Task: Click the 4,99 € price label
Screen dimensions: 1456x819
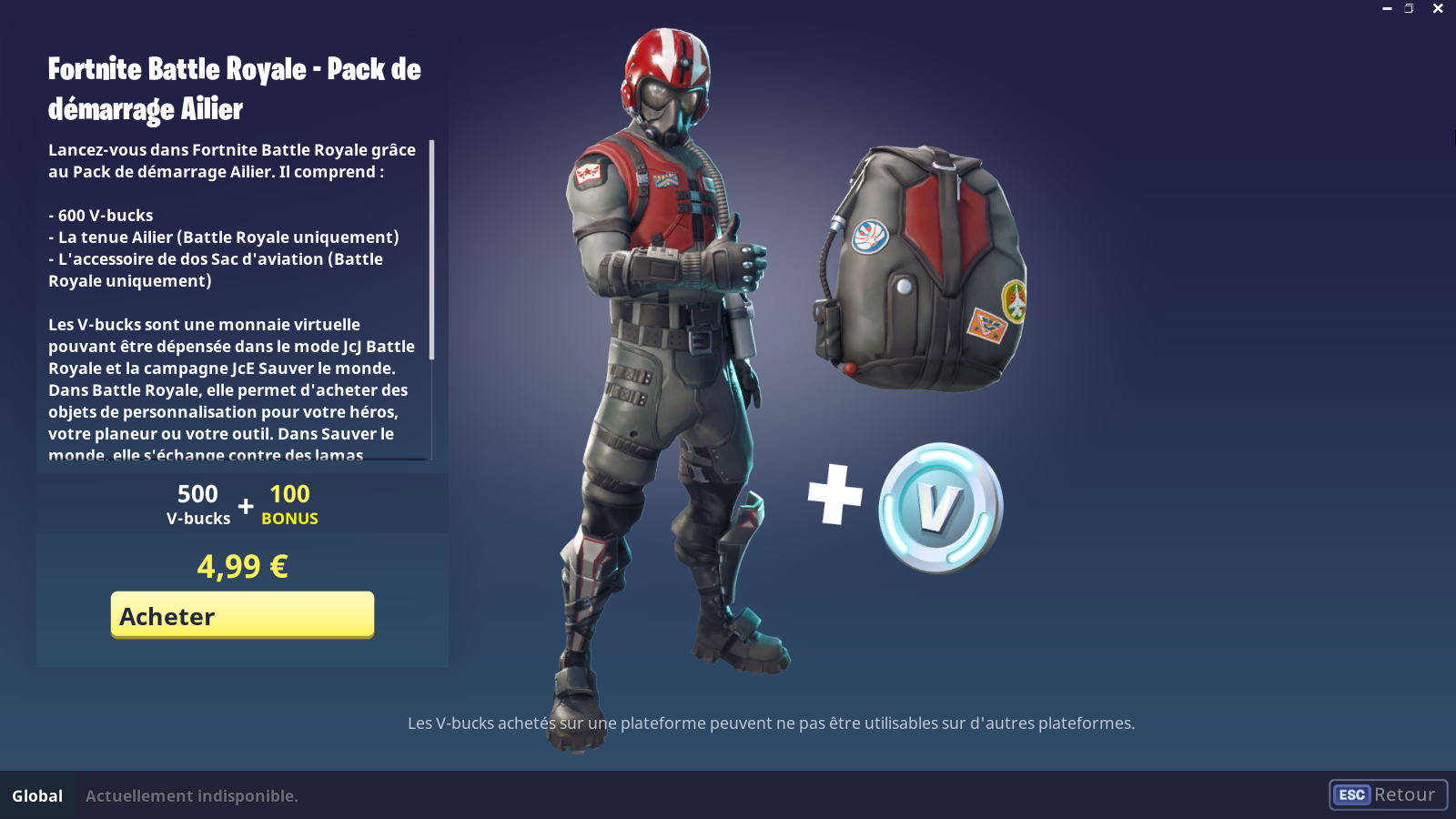Action: point(241,567)
